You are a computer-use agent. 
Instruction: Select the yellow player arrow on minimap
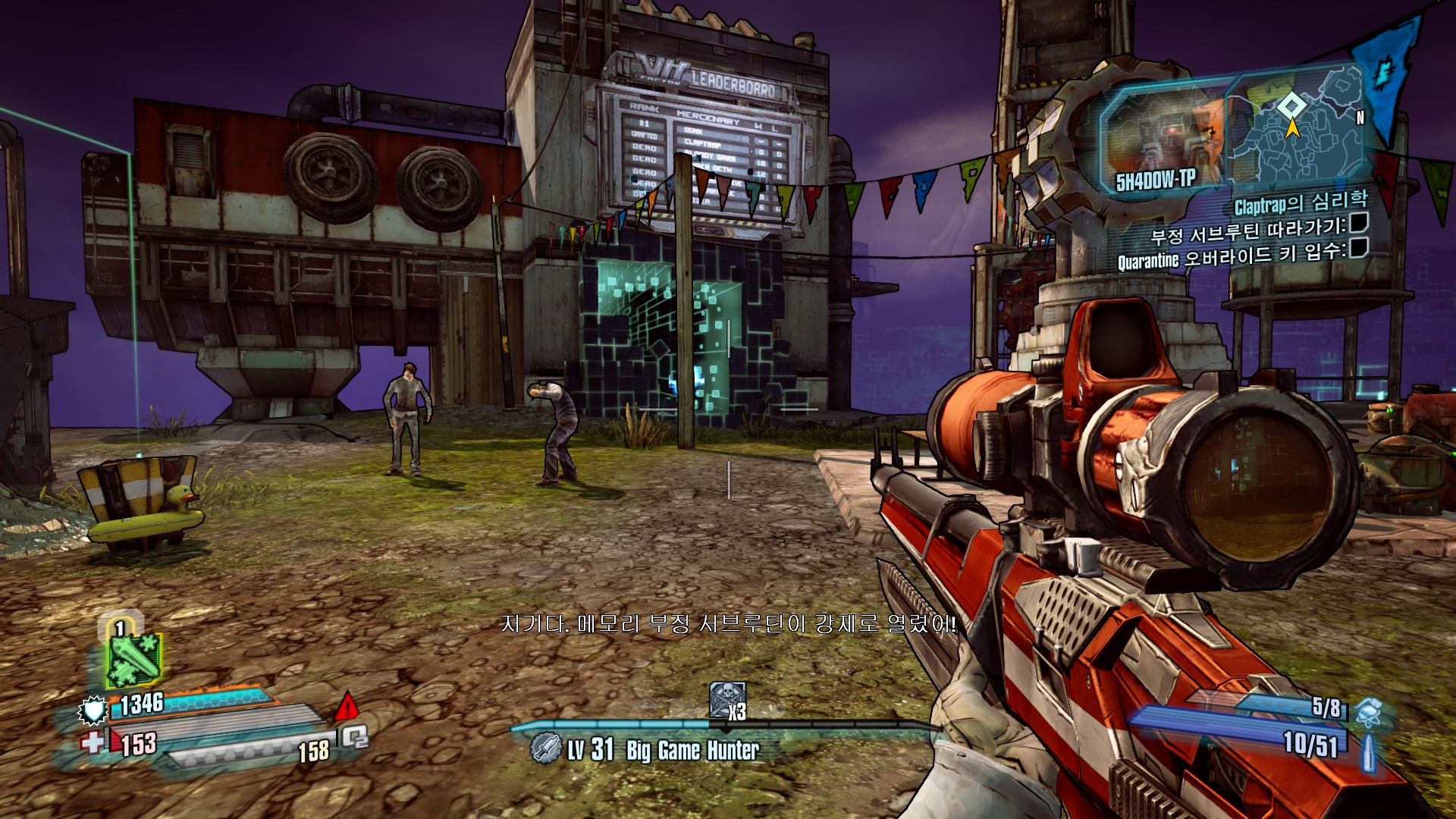1292,128
